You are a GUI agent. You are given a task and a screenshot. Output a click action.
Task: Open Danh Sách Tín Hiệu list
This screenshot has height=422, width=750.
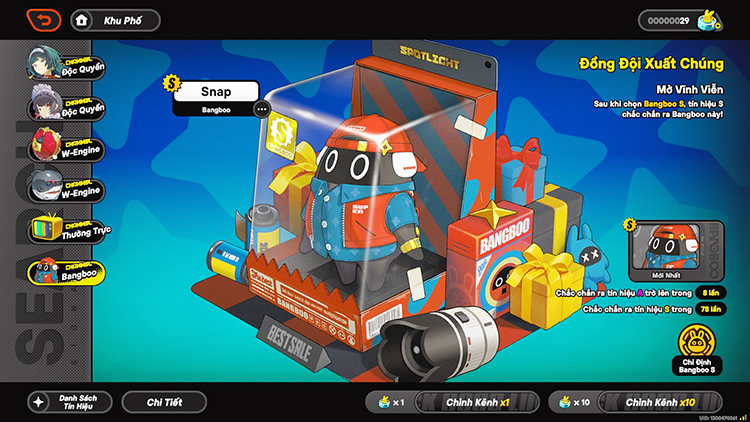[69, 401]
